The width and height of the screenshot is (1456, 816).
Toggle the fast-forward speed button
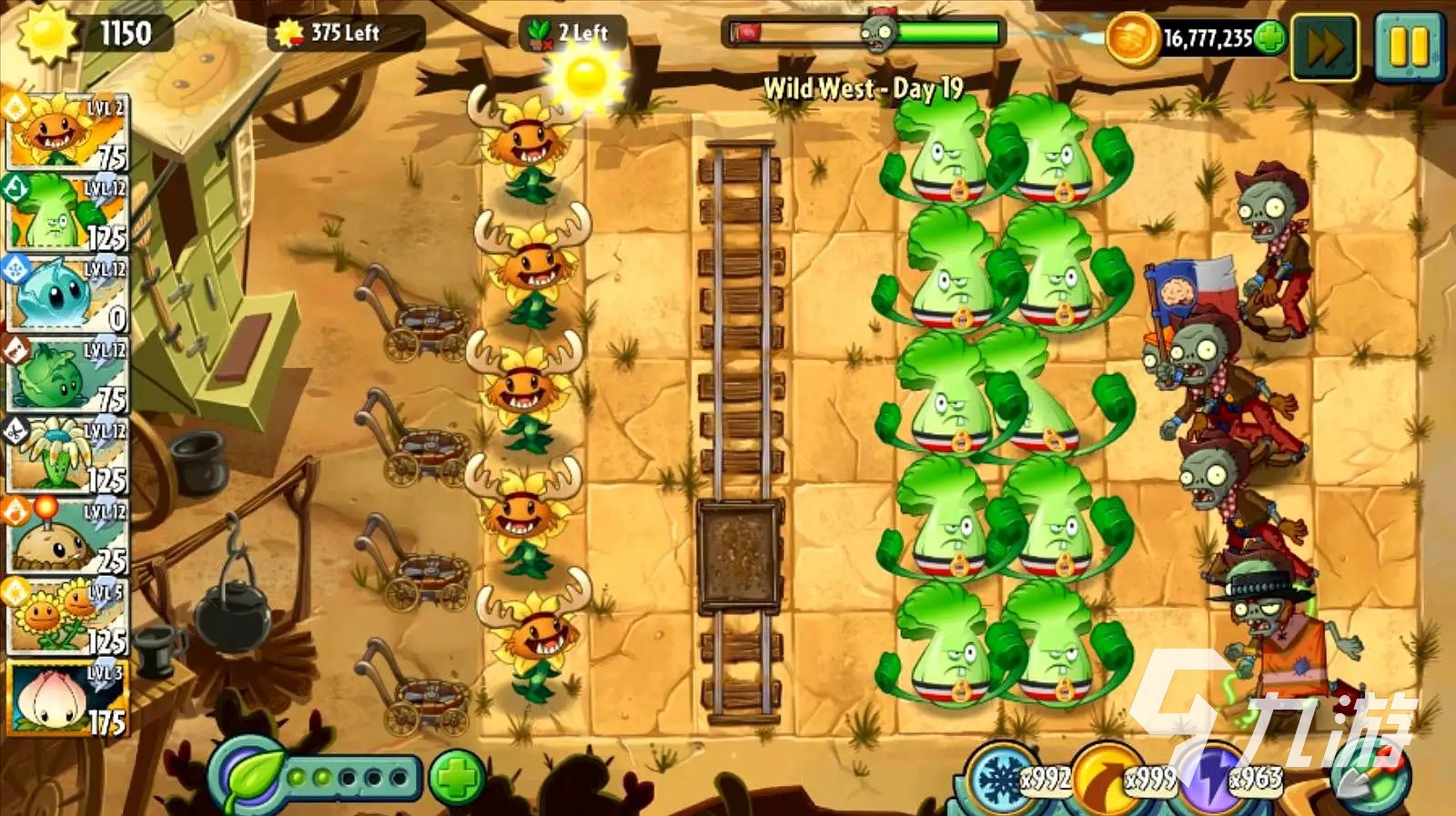[1324, 46]
